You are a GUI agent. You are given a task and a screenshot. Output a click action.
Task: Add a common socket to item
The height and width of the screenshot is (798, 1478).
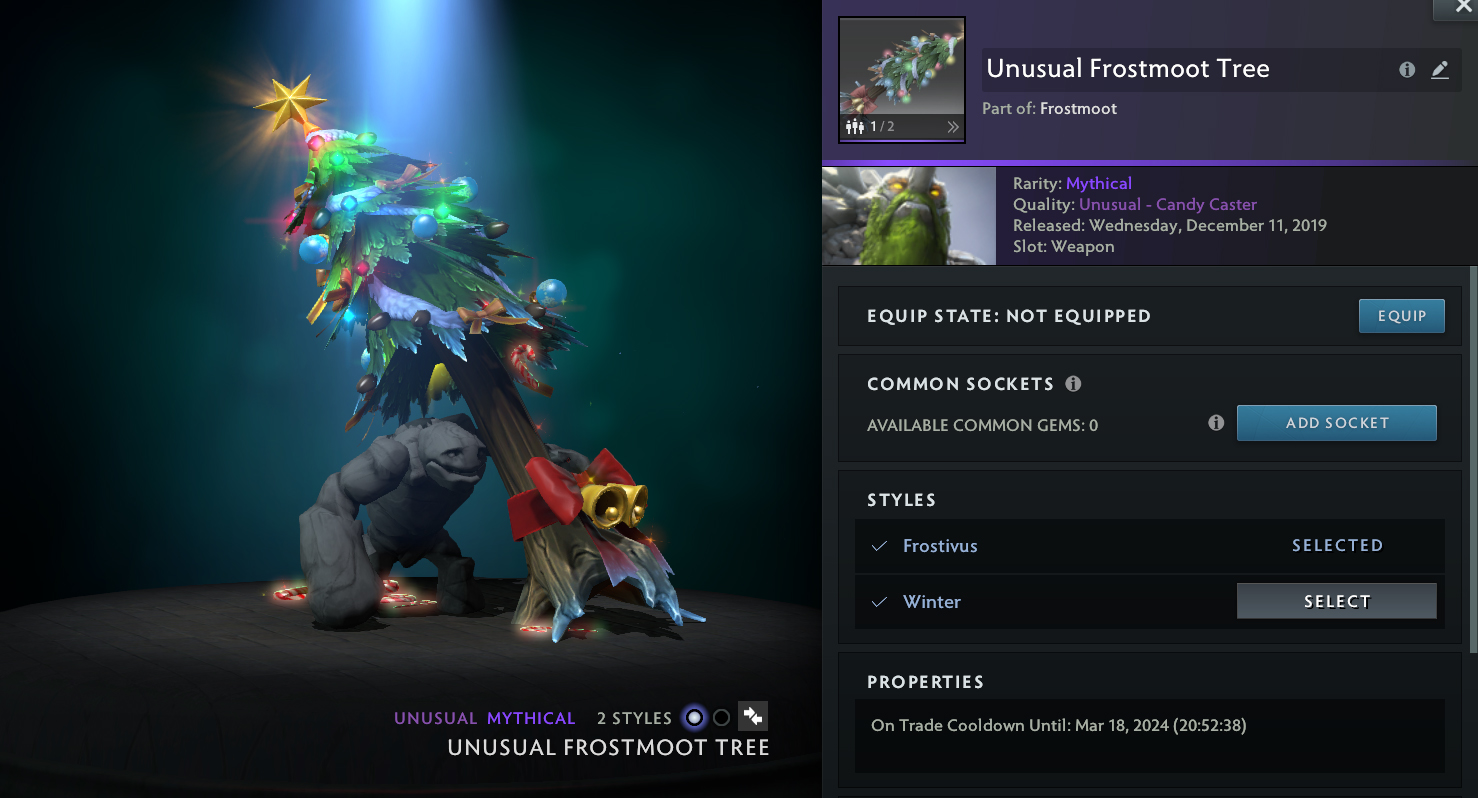click(x=1336, y=423)
